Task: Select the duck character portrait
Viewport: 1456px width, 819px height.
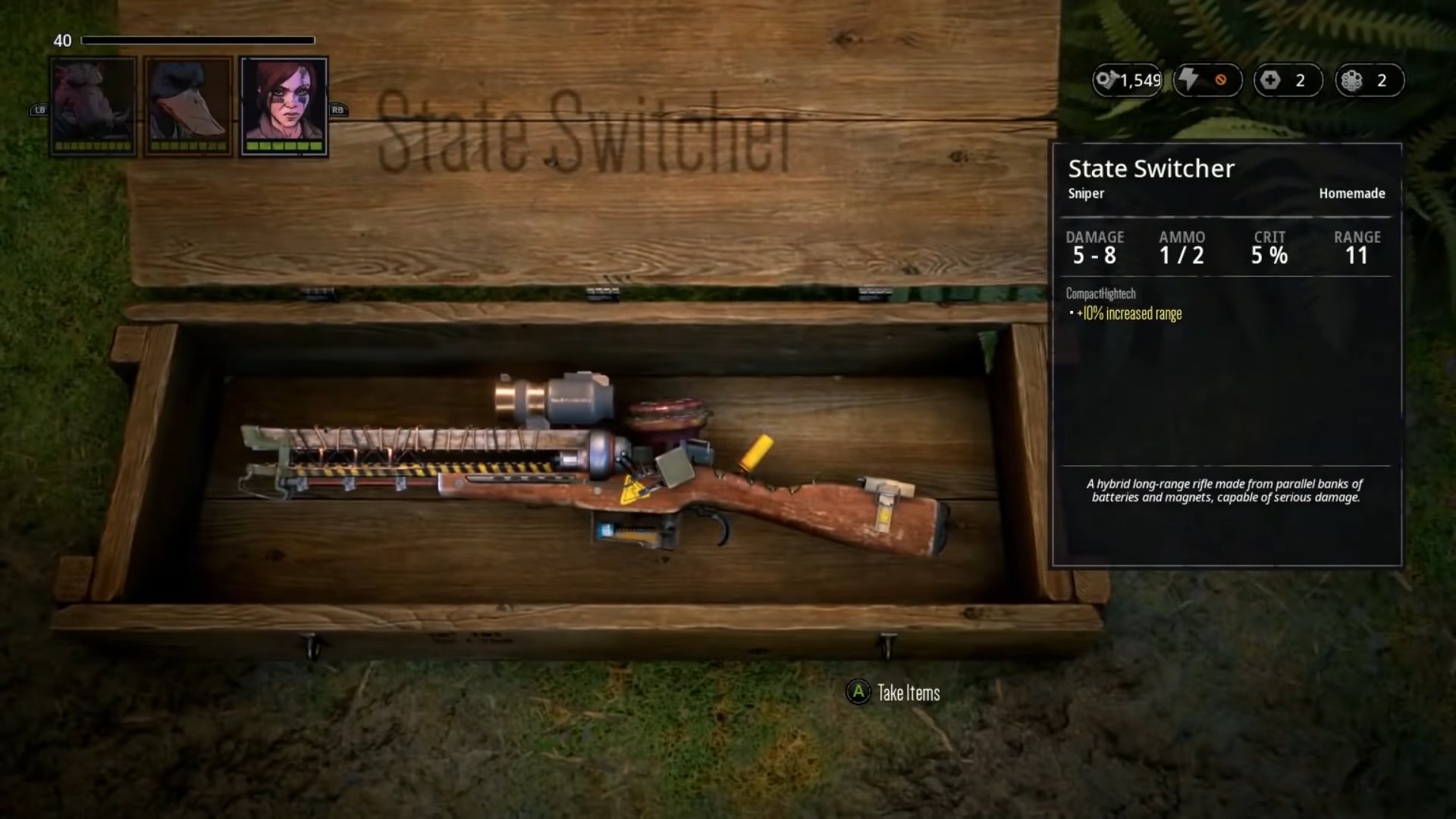Action: (x=188, y=105)
